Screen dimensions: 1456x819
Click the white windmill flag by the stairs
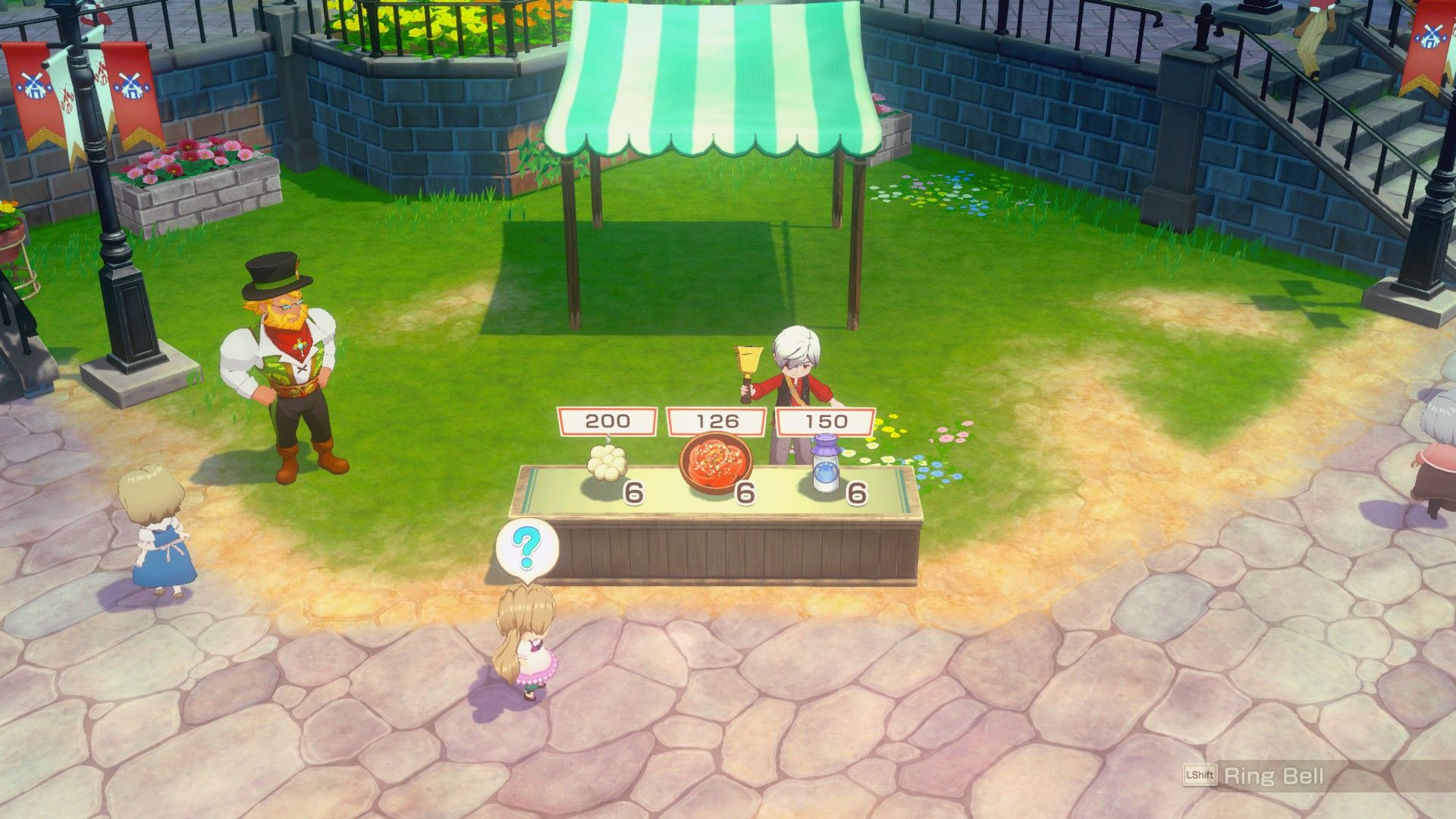pyautogui.click(x=1451, y=36)
